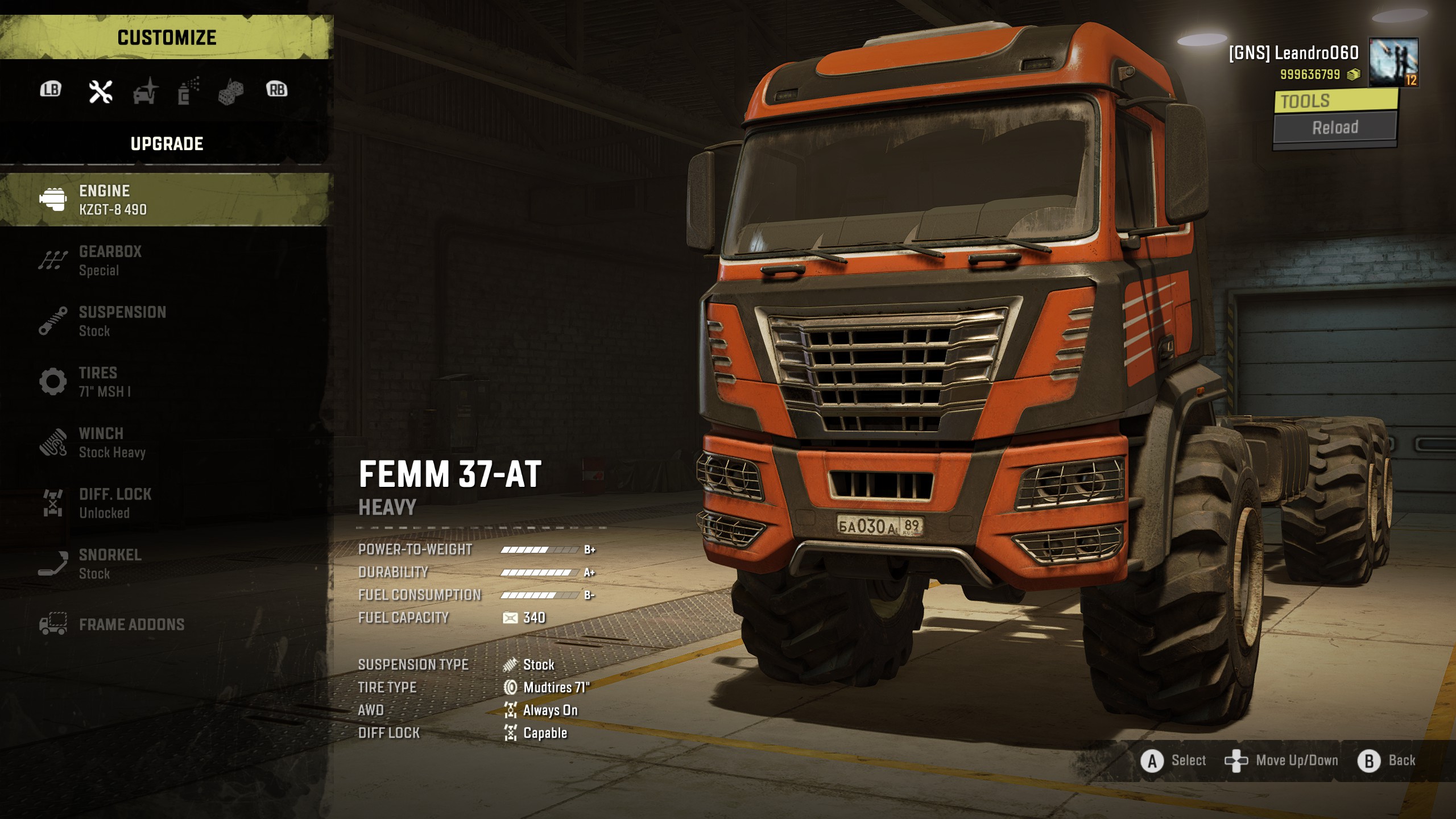Viewport: 1456px width, 819px height.
Task: Choose the Snorkel upgrade entry
Action: click(165, 564)
